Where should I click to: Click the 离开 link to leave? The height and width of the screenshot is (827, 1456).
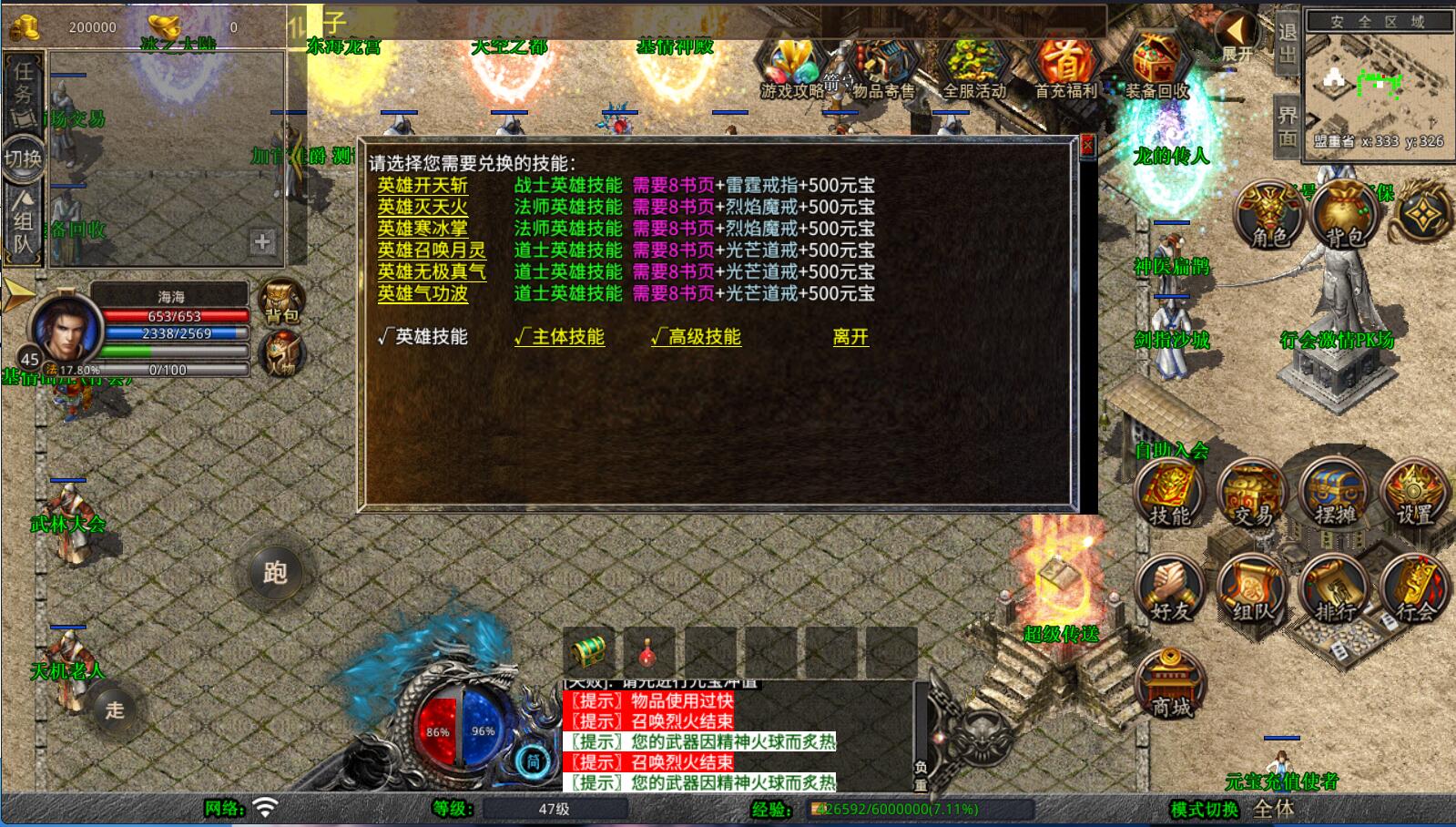click(x=850, y=337)
